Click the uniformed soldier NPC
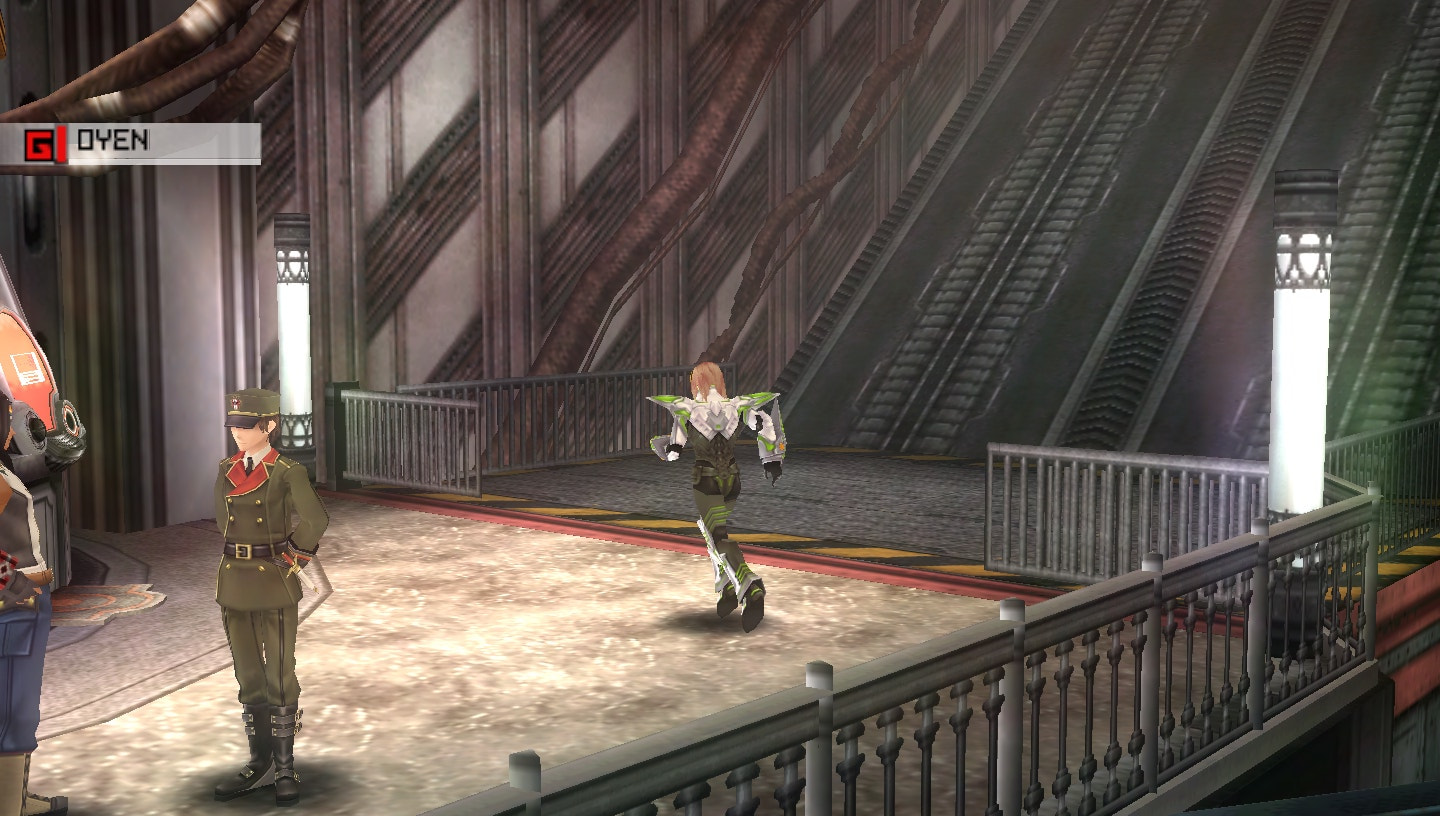This screenshot has width=1440, height=816. [258, 550]
